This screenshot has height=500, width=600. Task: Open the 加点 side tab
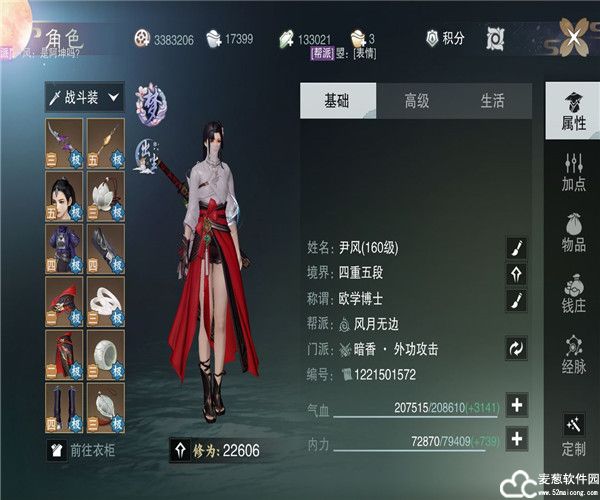click(x=573, y=172)
